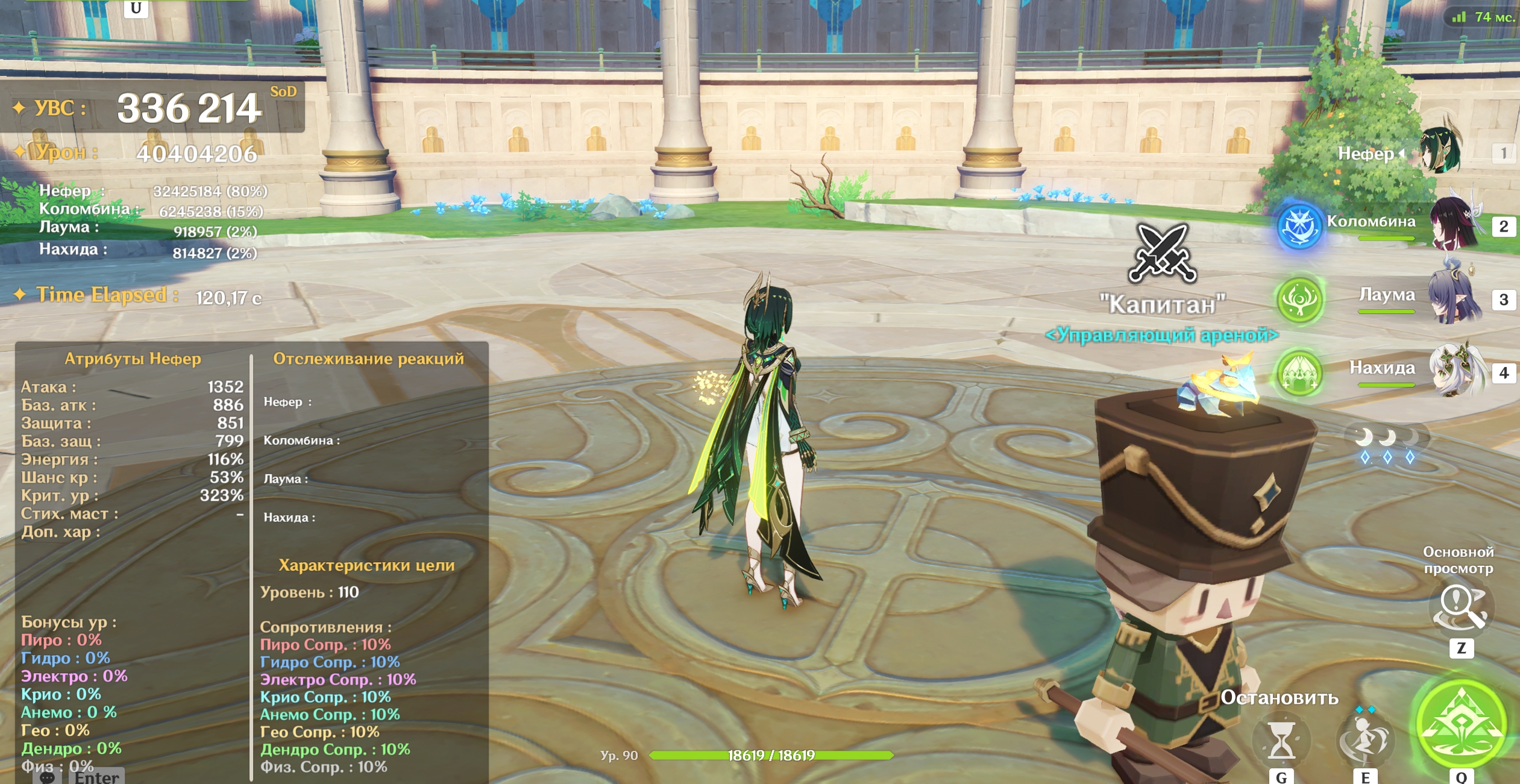
Task: Use Нахида's green burst icon
Action: click(1299, 373)
